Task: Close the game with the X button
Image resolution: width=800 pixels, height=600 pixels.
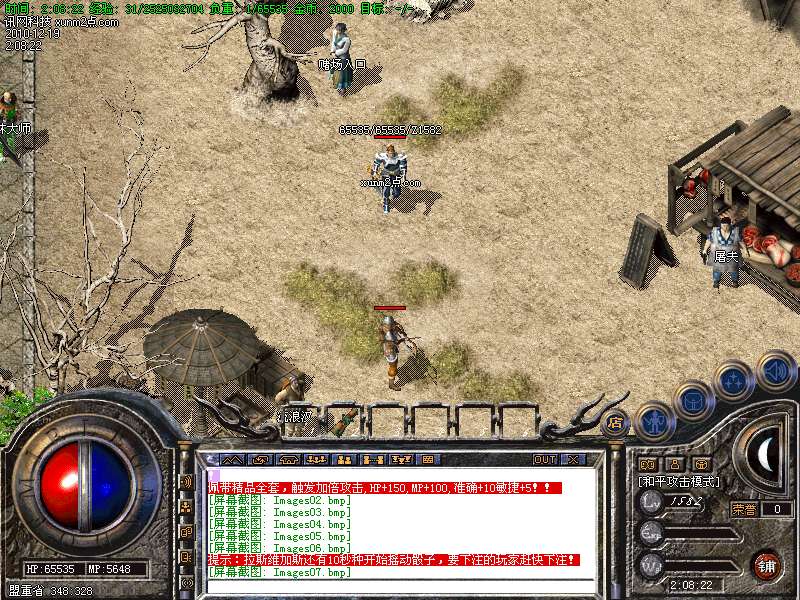Action: point(573,459)
